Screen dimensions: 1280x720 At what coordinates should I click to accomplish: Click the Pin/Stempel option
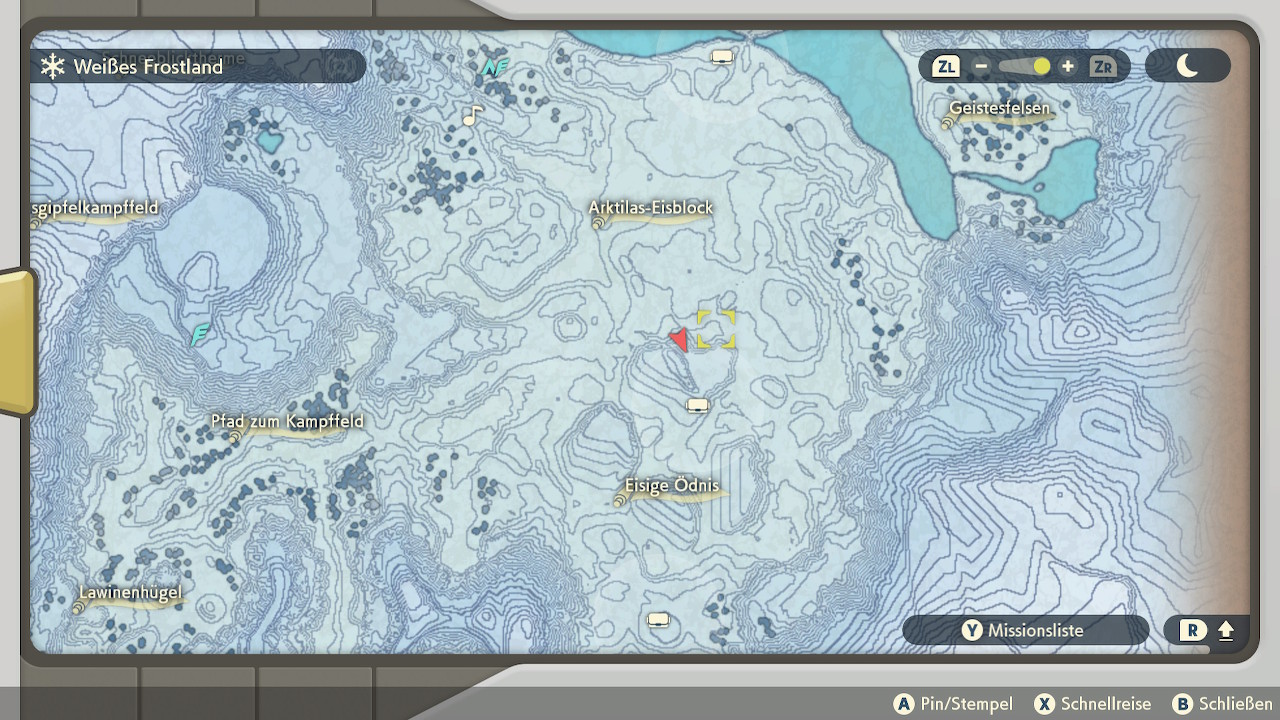(953, 704)
